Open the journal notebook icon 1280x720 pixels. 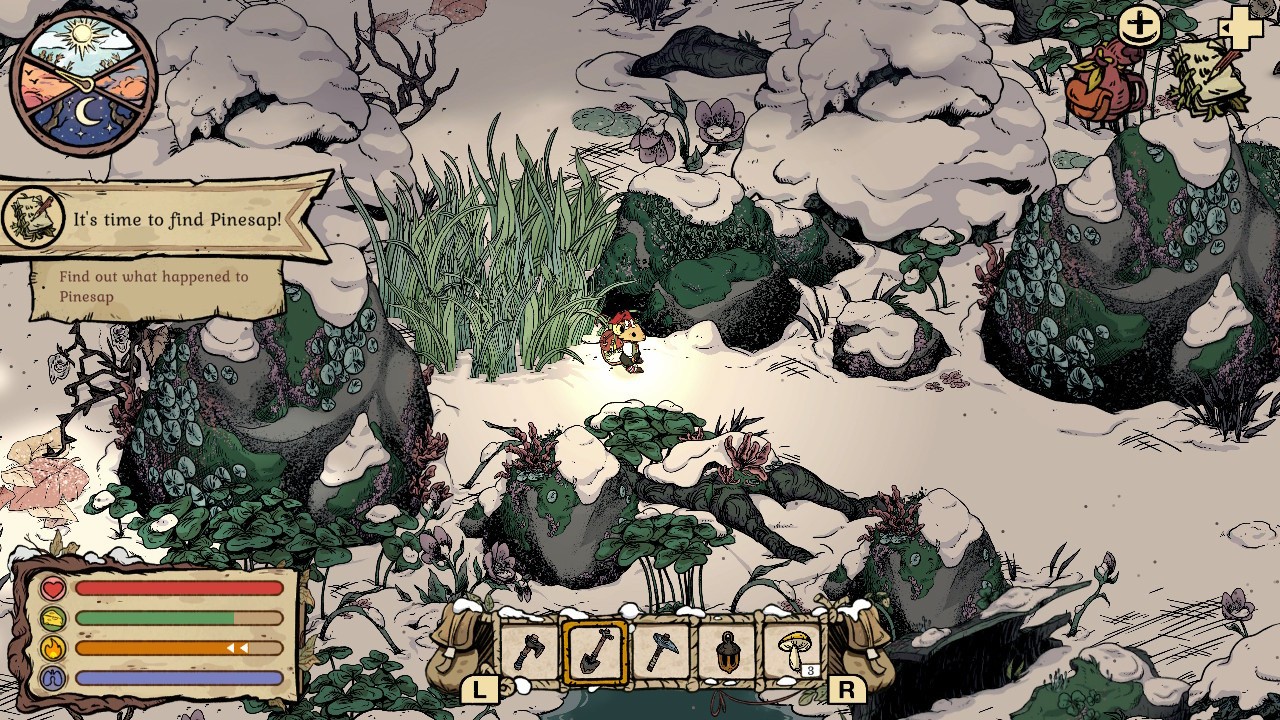point(1210,80)
